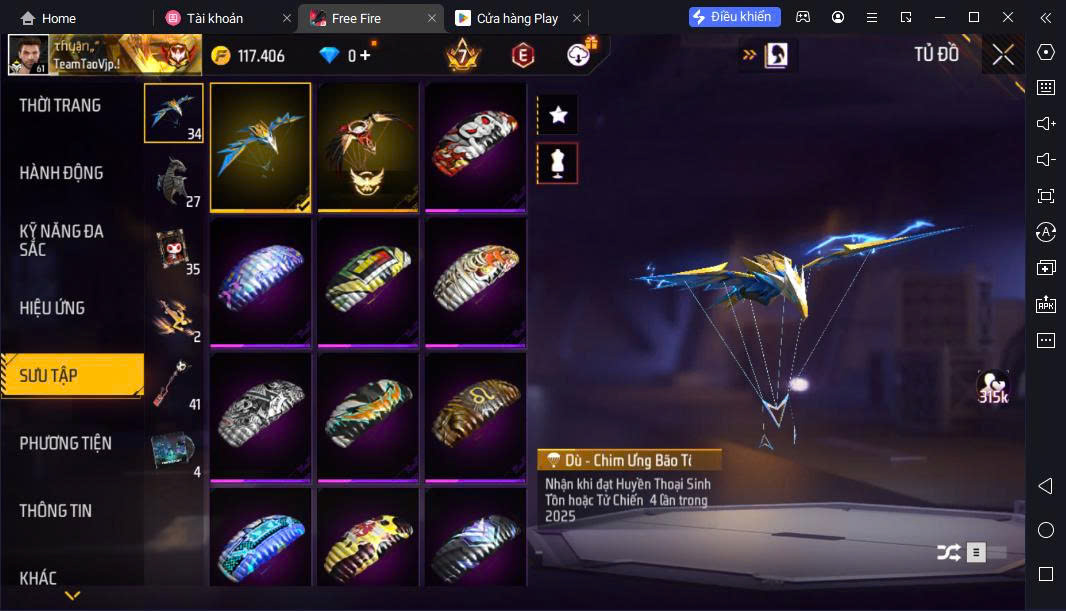Add diamonds with the plus button

tap(365, 55)
